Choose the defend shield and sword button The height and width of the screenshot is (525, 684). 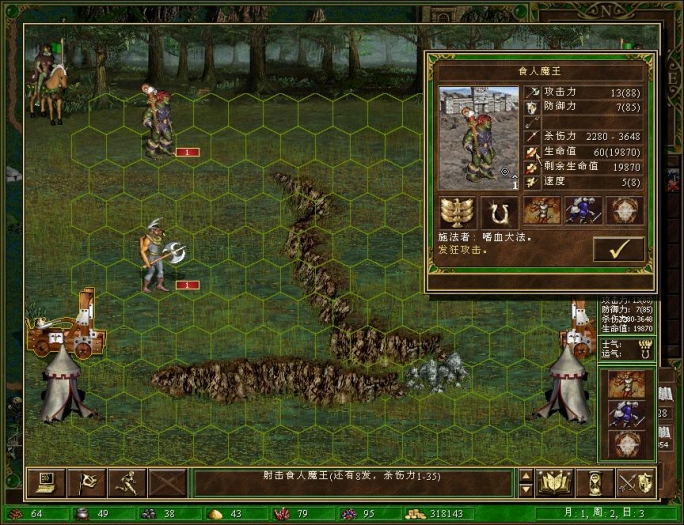[x=635, y=483]
